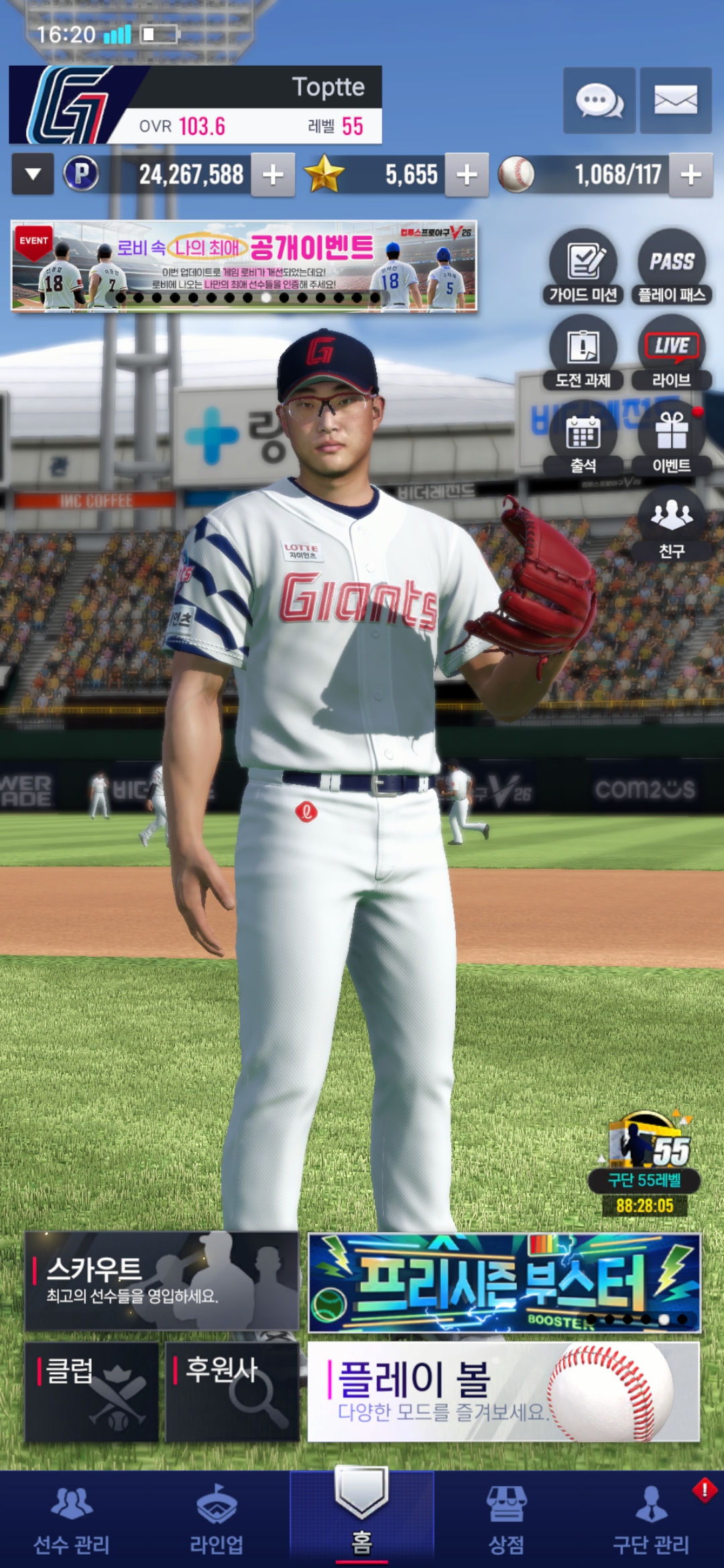
Task: Open the 클럽 club panel
Action: coord(92,1391)
